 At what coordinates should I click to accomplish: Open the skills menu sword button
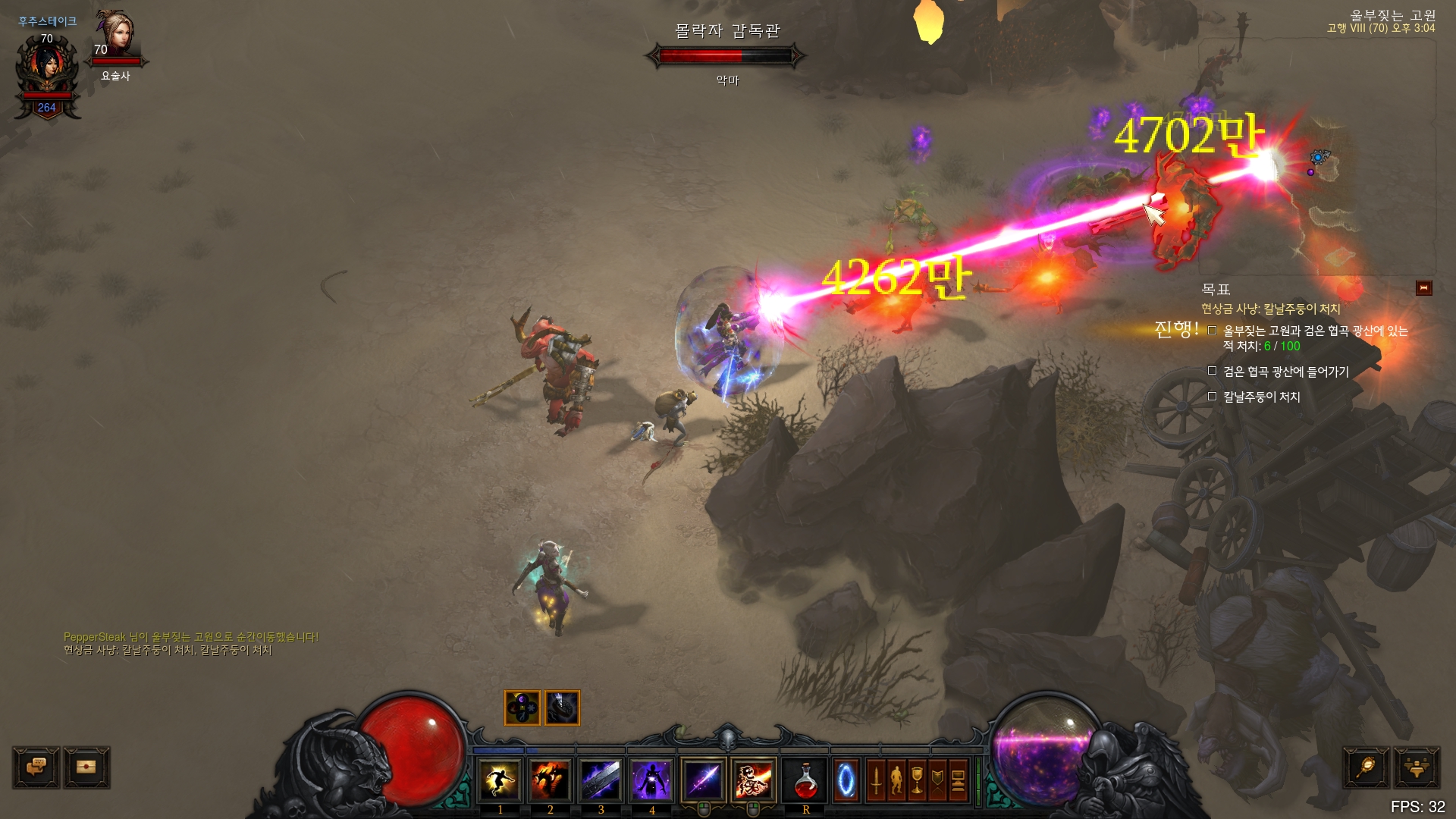[876, 780]
